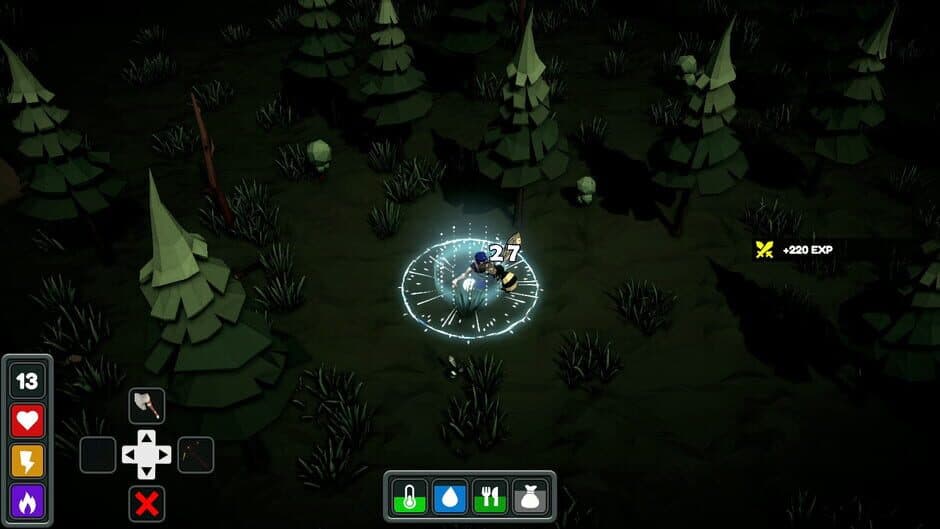
Task: Click the red X slot
Action: tap(147, 504)
